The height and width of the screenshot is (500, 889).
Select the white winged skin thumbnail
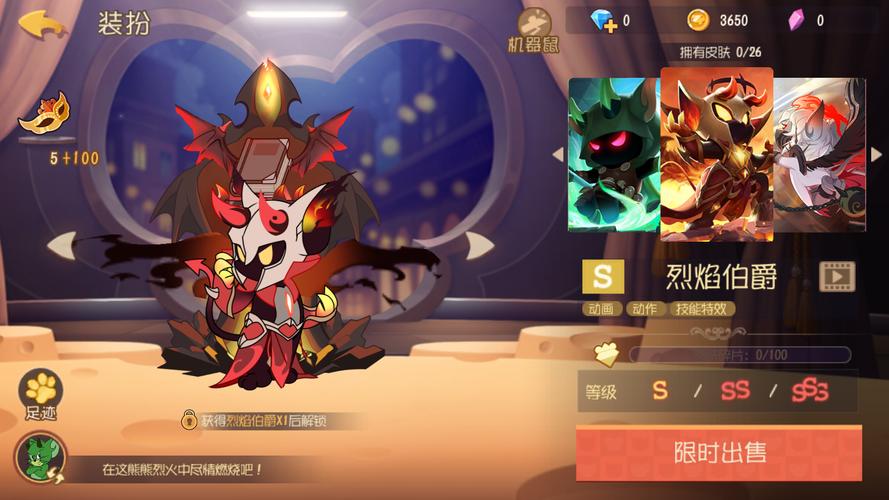coord(819,155)
